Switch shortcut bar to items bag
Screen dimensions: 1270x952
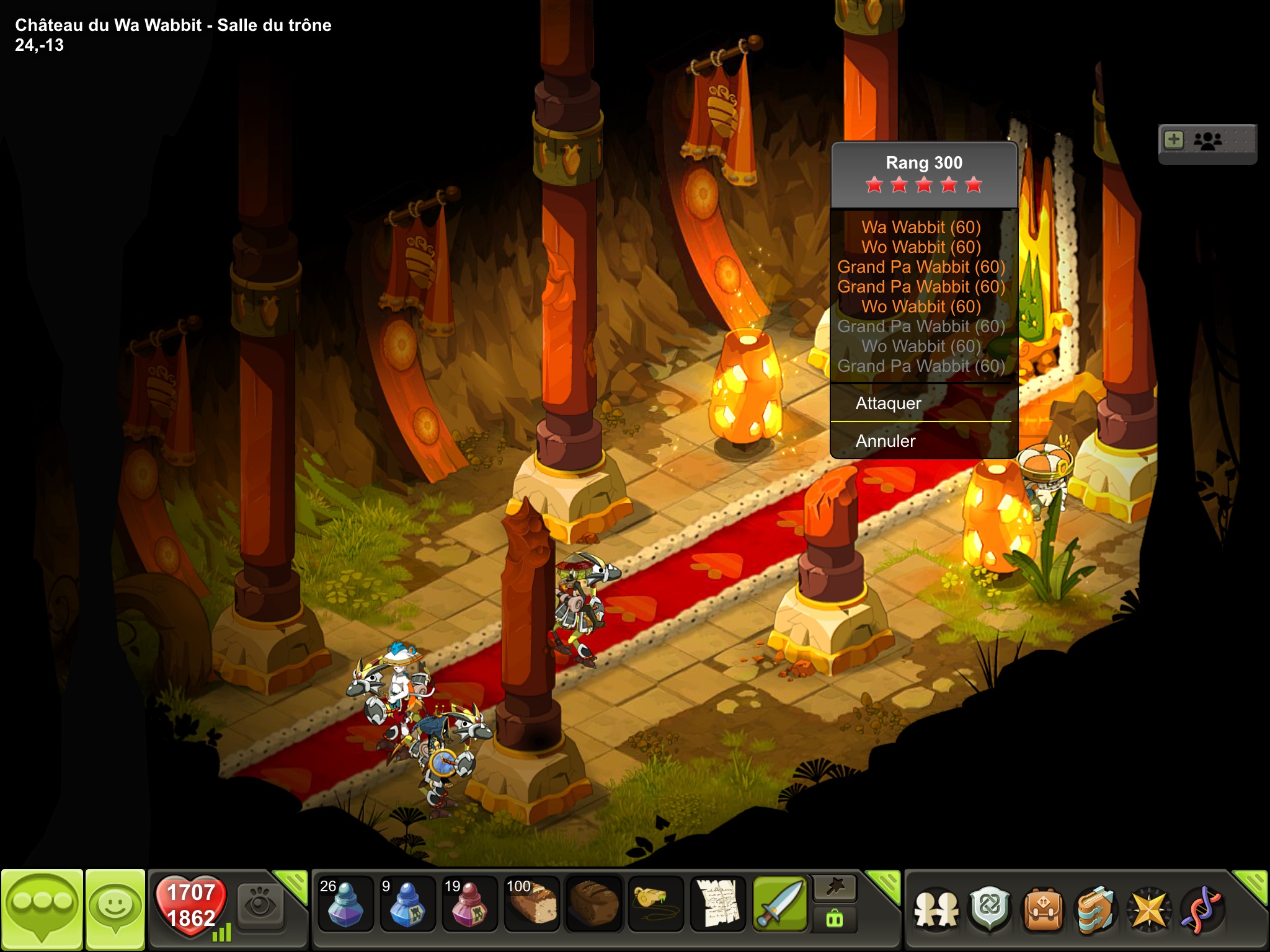pos(835,919)
